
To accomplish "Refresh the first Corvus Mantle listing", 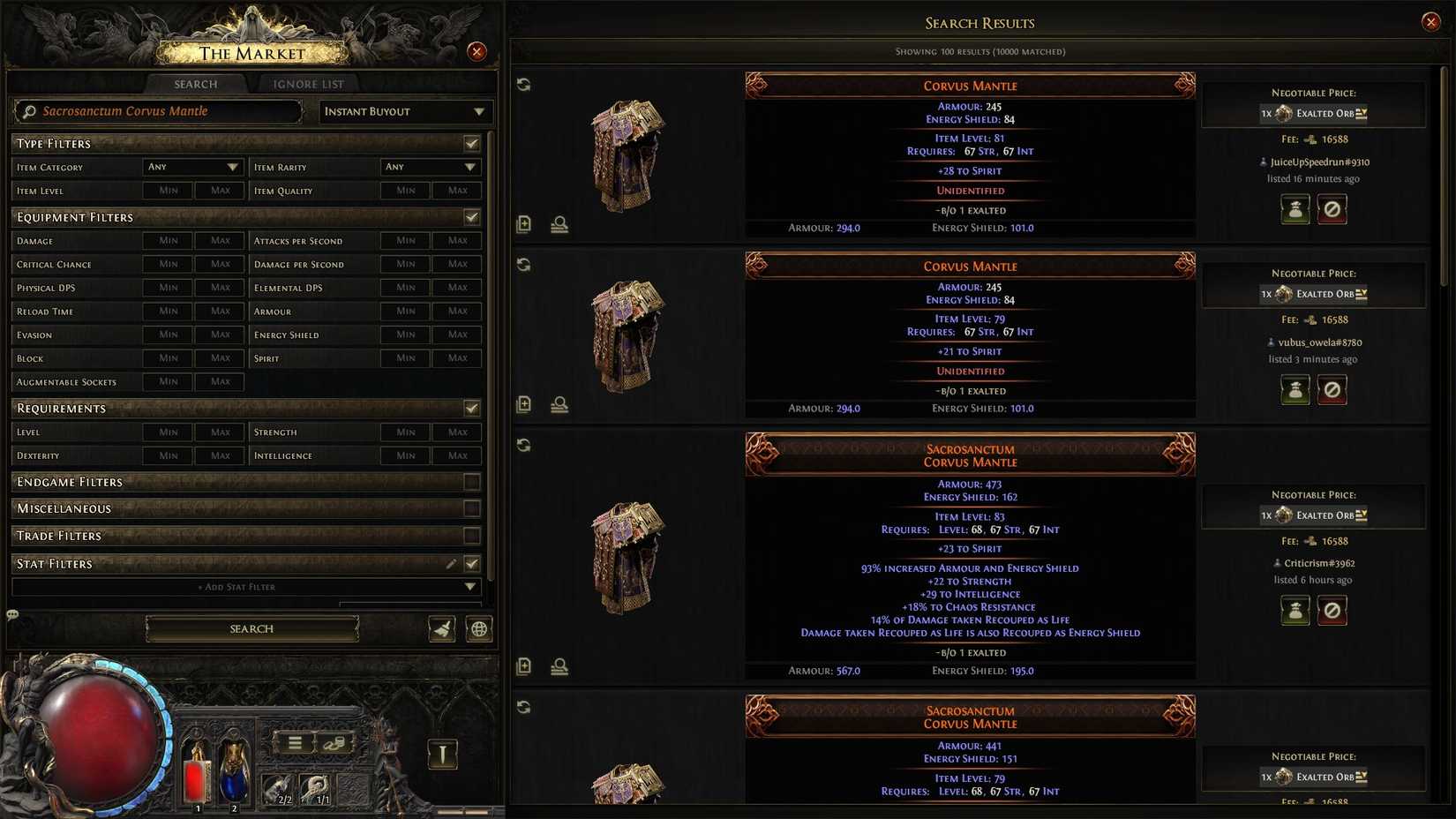I will [x=524, y=84].
